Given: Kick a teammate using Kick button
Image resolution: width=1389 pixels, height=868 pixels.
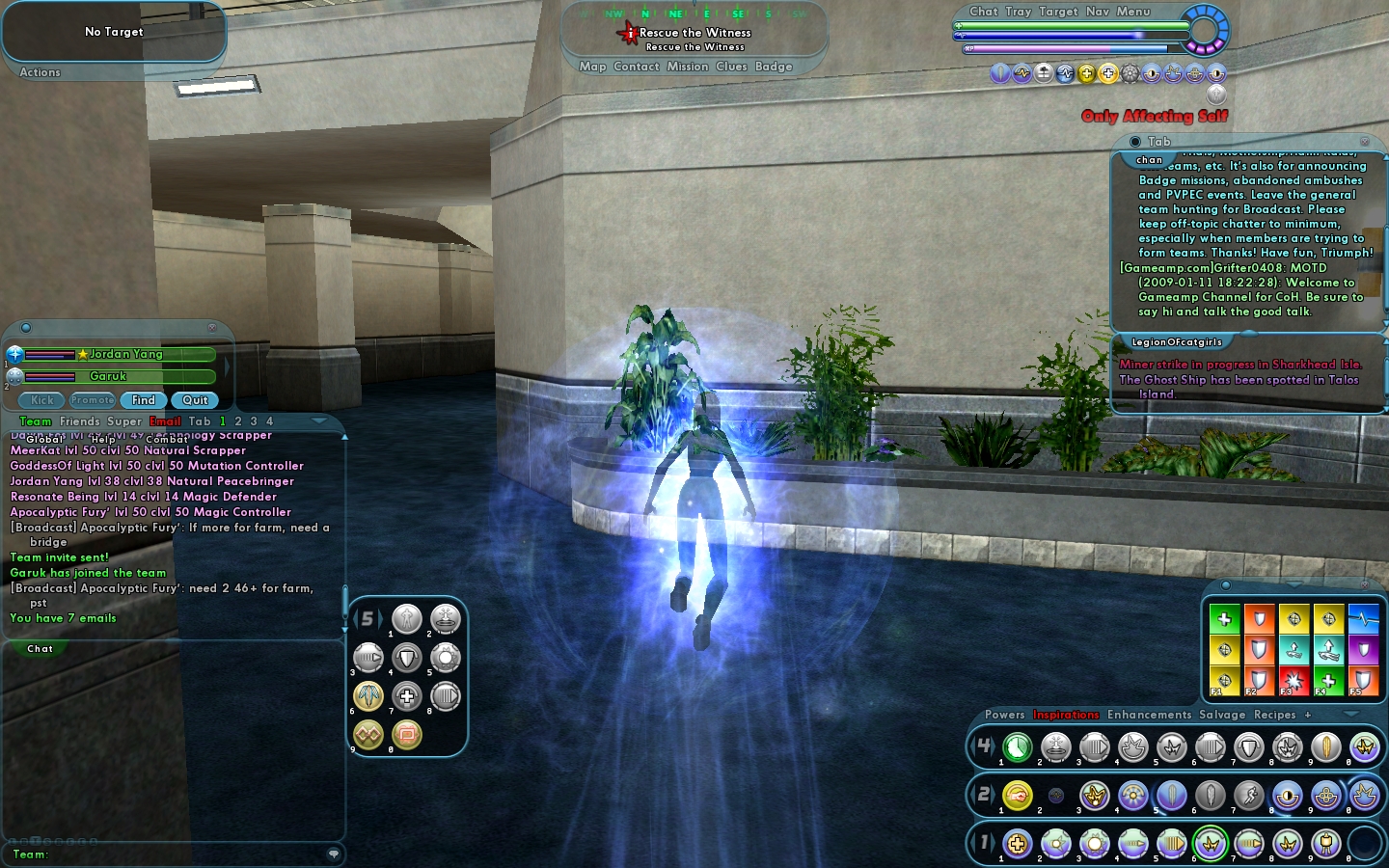Looking at the screenshot, I should coord(42,400).
